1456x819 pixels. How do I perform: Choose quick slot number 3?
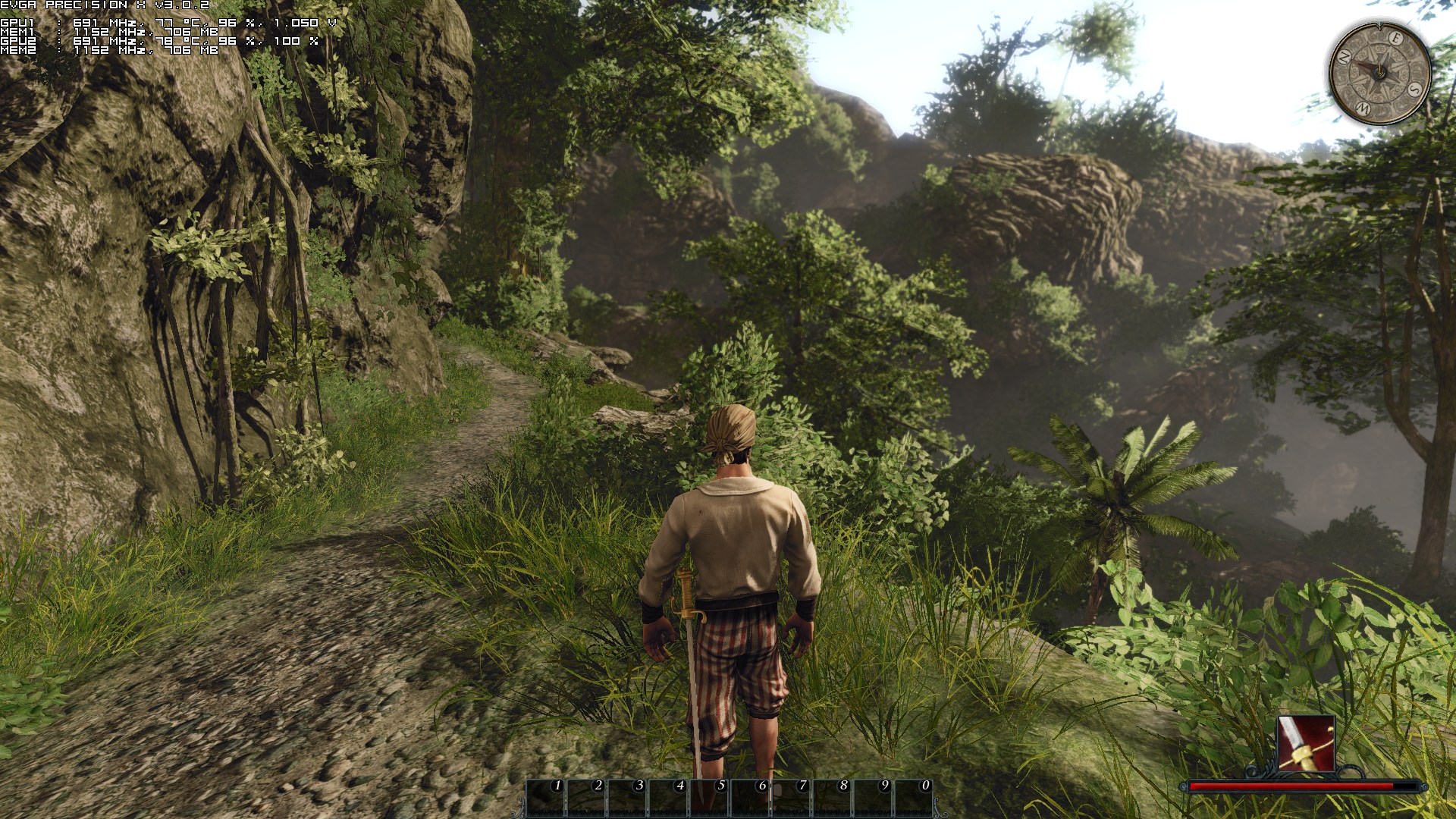click(628, 797)
